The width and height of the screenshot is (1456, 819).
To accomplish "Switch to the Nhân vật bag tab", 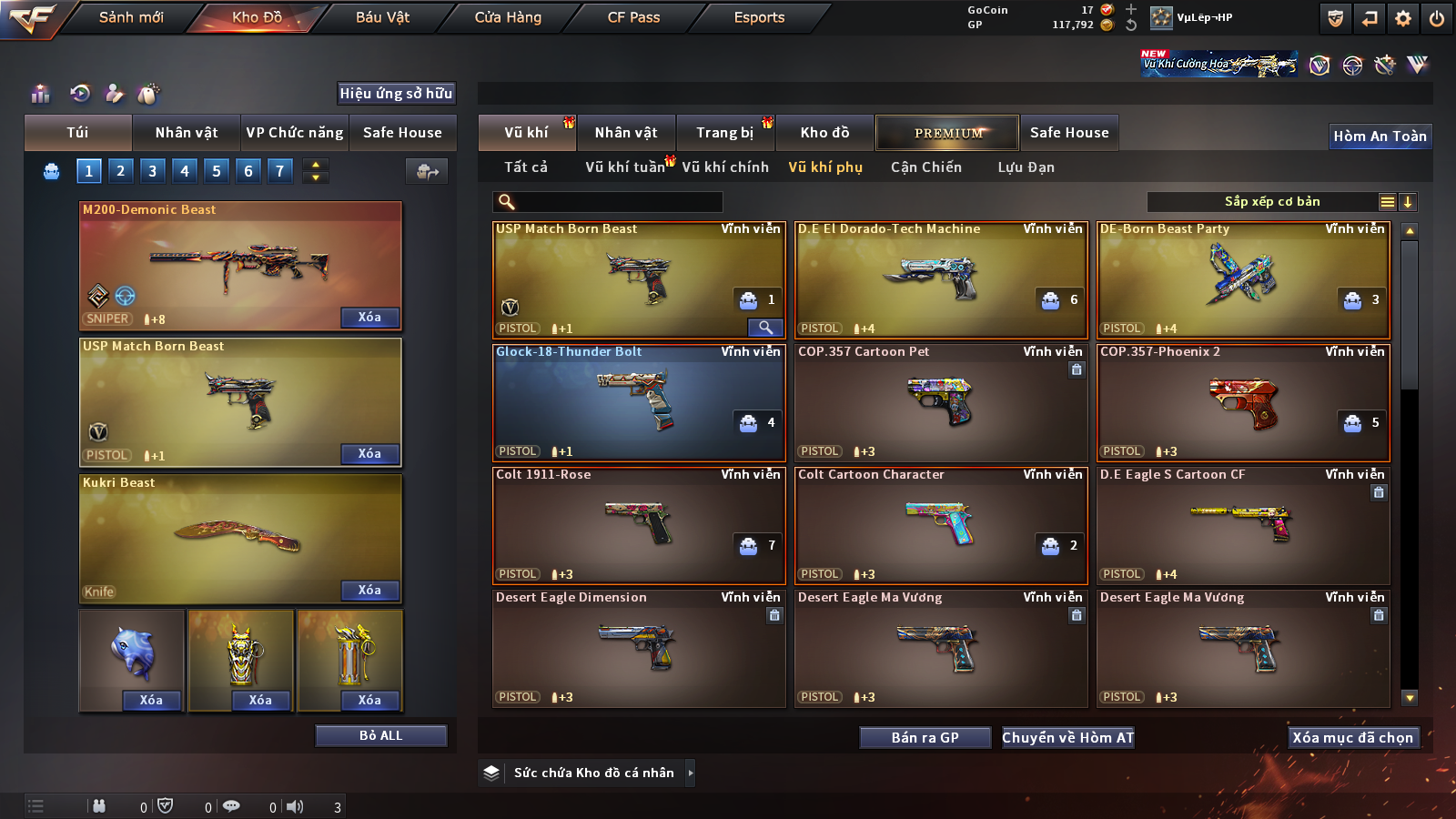I will coord(186,133).
